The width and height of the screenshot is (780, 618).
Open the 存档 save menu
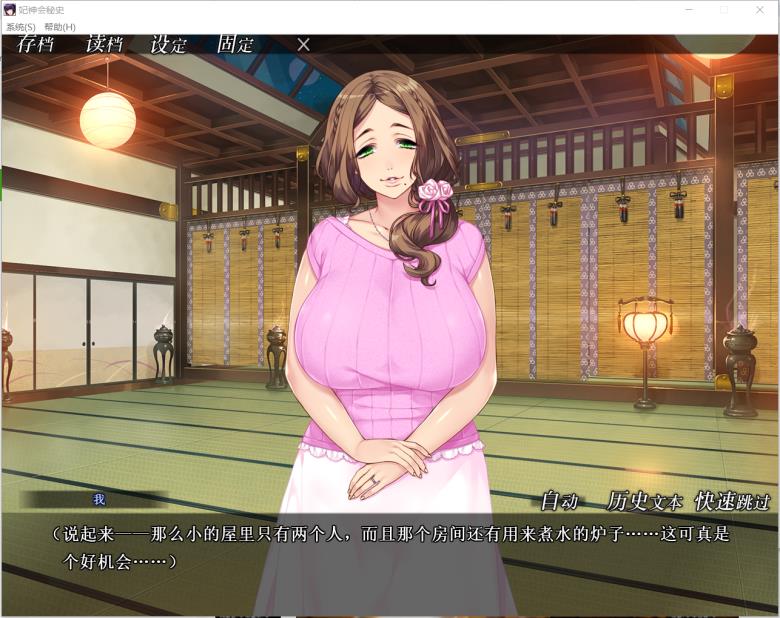[x=35, y=44]
